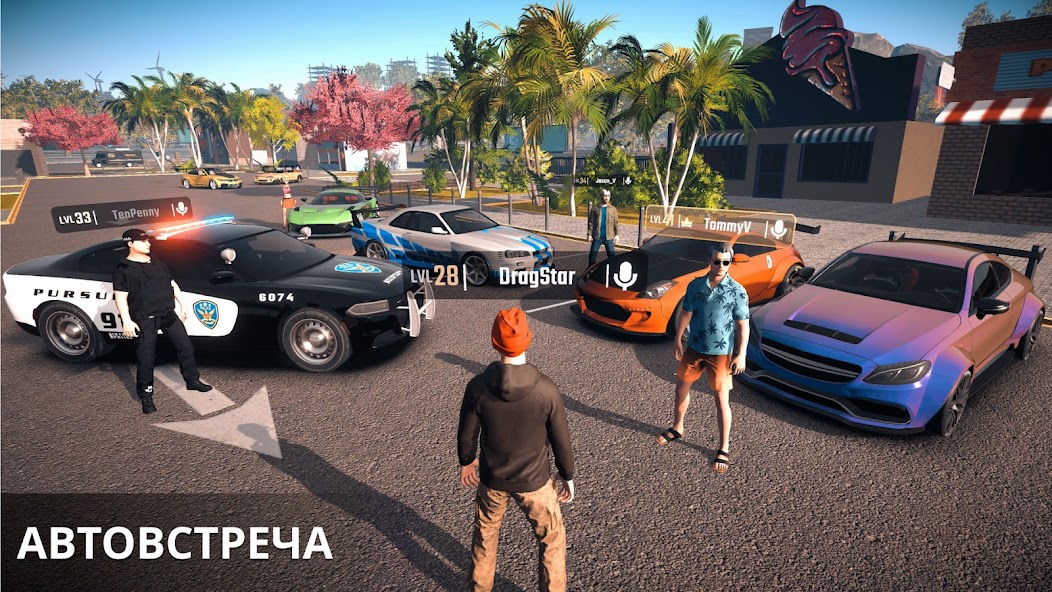Select the DragStar player name tag
This screenshot has width=1052, height=592.
pos(537,276)
